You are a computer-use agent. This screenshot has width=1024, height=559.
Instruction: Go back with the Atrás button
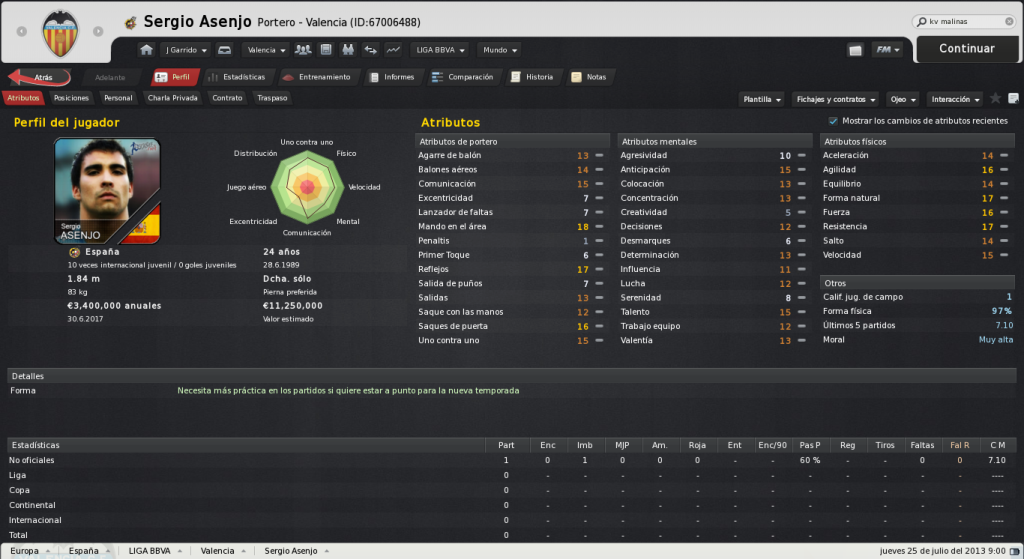tap(40, 77)
